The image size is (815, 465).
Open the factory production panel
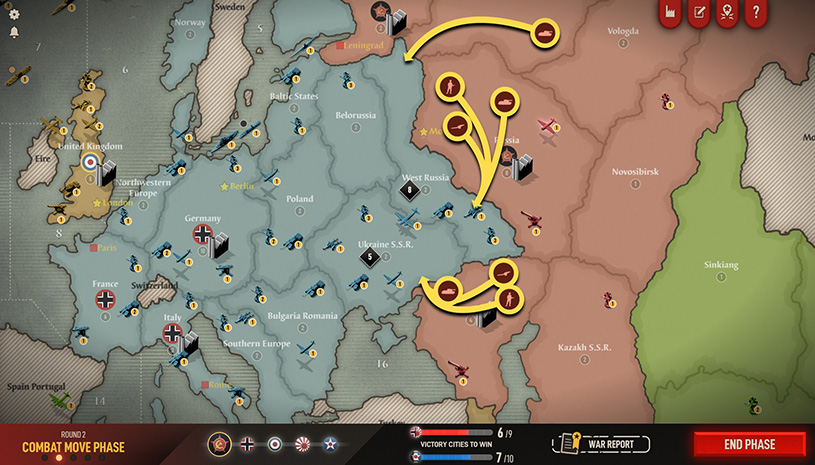point(670,13)
